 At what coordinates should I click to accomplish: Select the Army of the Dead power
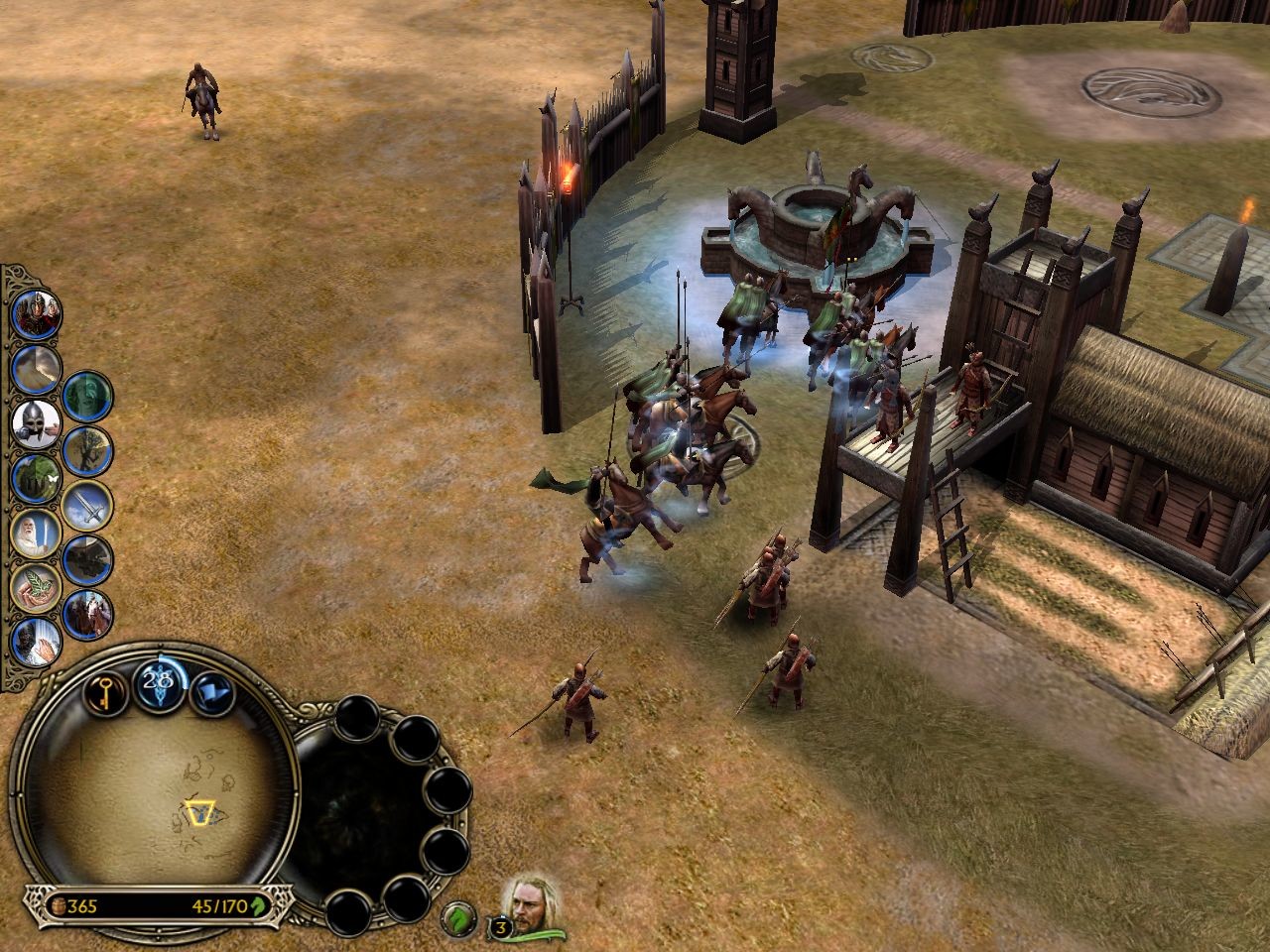86,394
